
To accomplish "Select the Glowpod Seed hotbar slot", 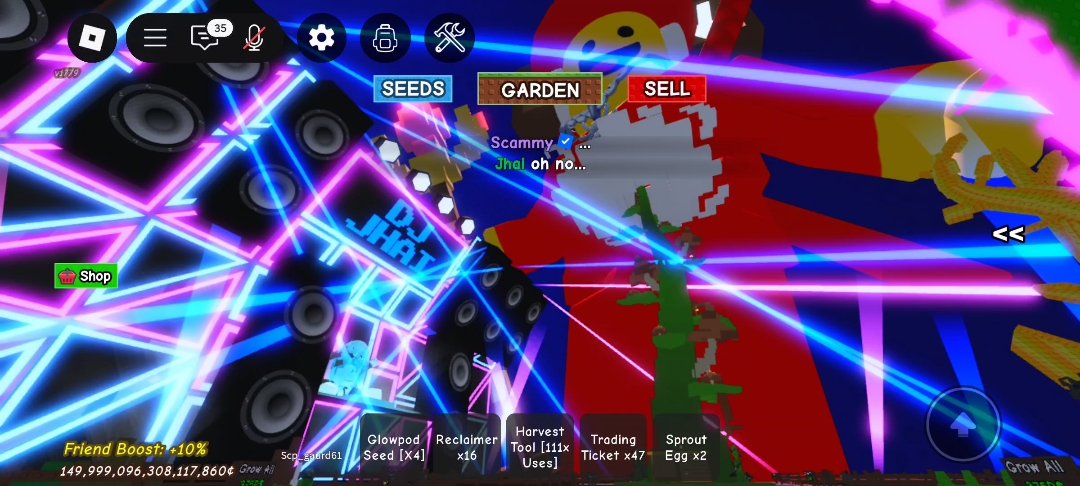I will coord(394,446).
